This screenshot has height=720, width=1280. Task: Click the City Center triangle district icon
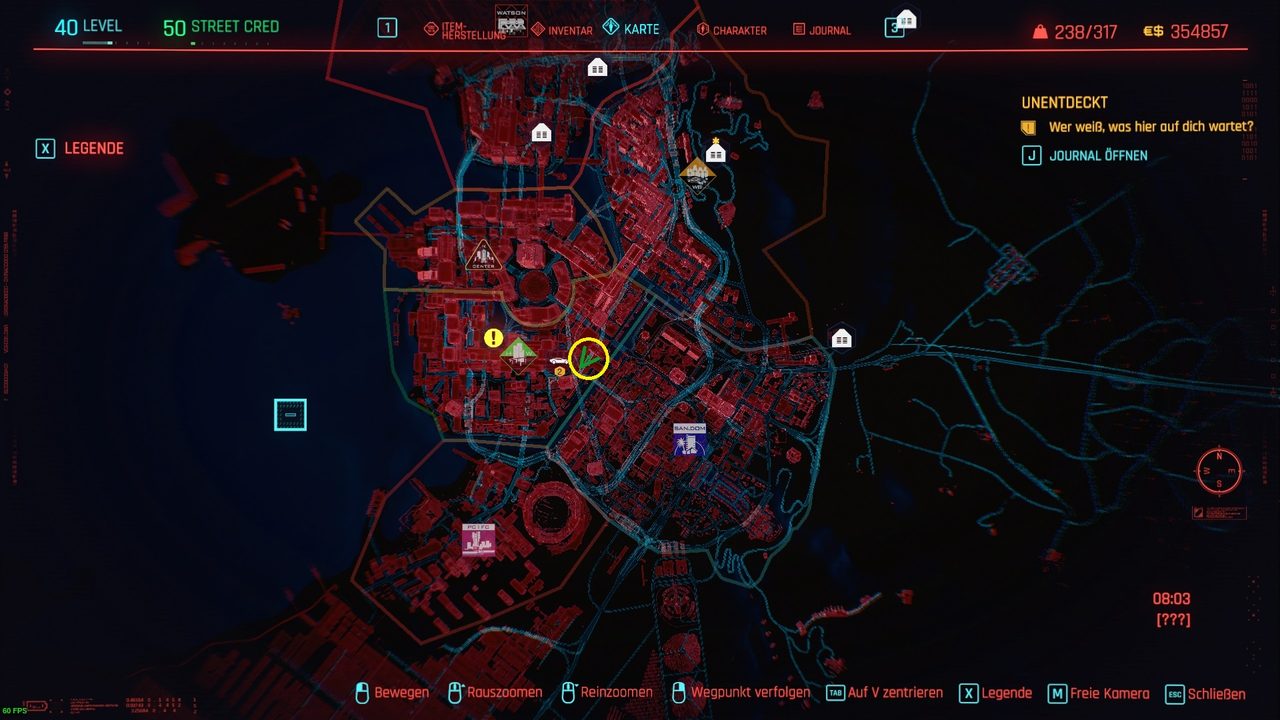482,255
